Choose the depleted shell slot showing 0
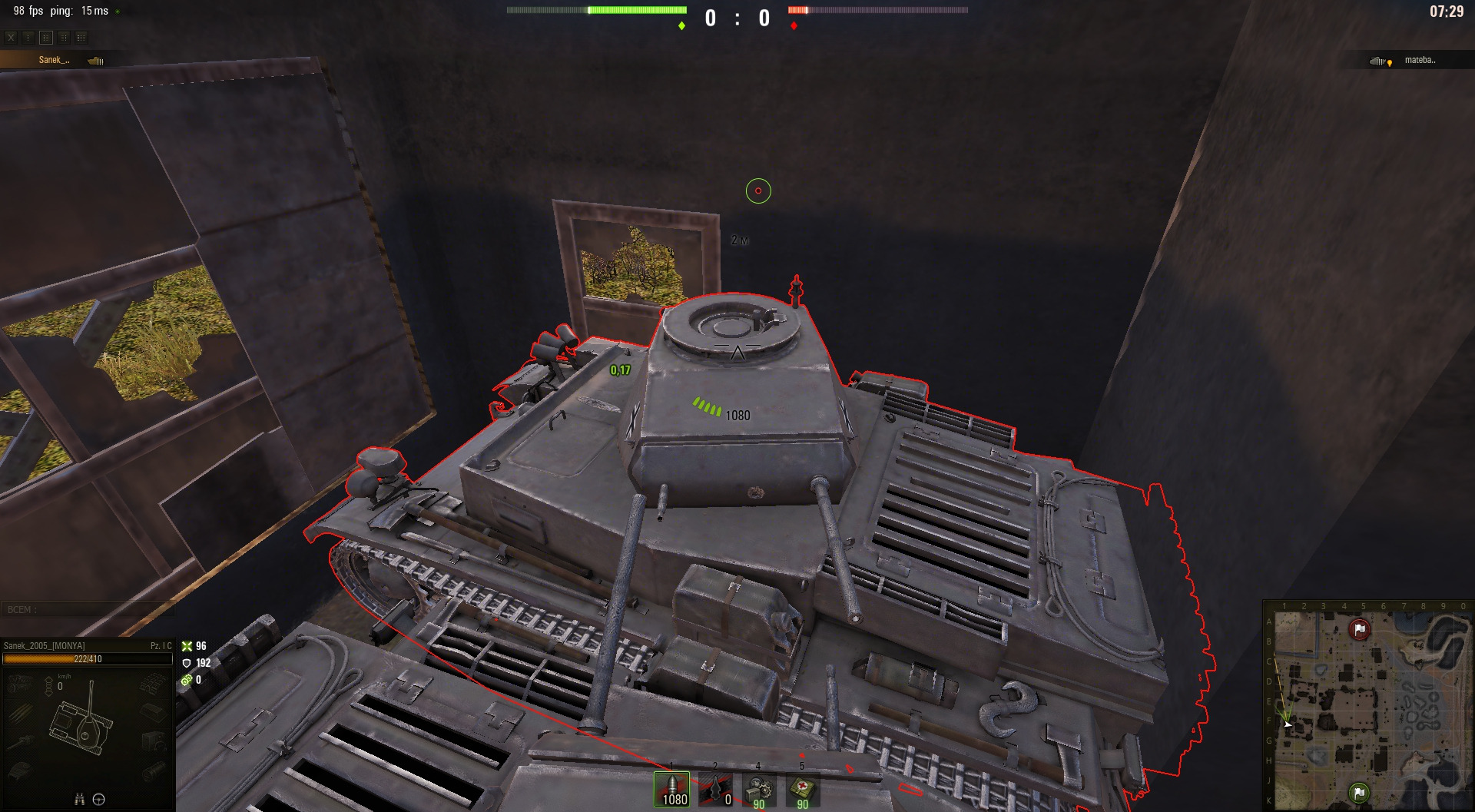Viewport: 1475px width, 812px height. pos(716,790)
